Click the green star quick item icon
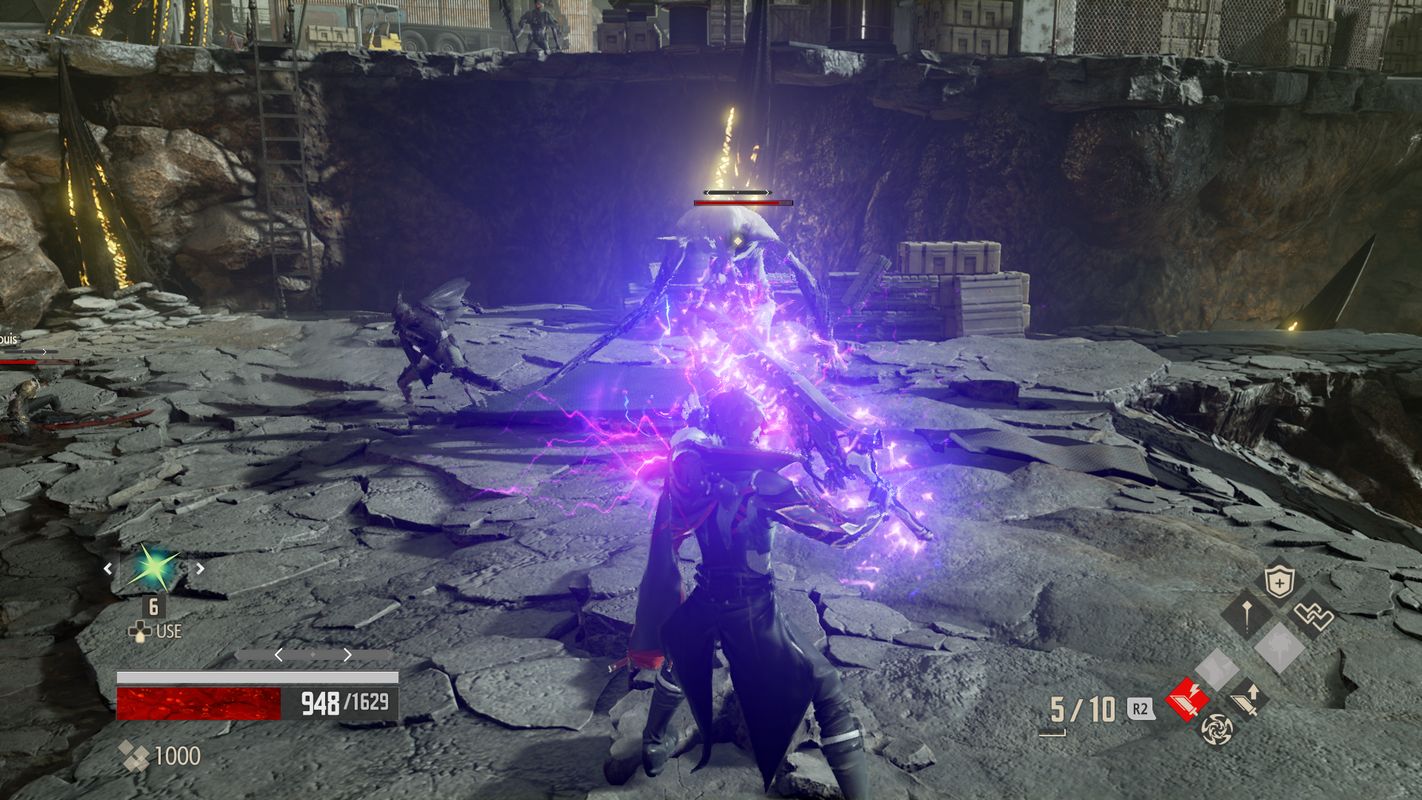This screenshot has height=800, width=1422. [x=152, y=569]
